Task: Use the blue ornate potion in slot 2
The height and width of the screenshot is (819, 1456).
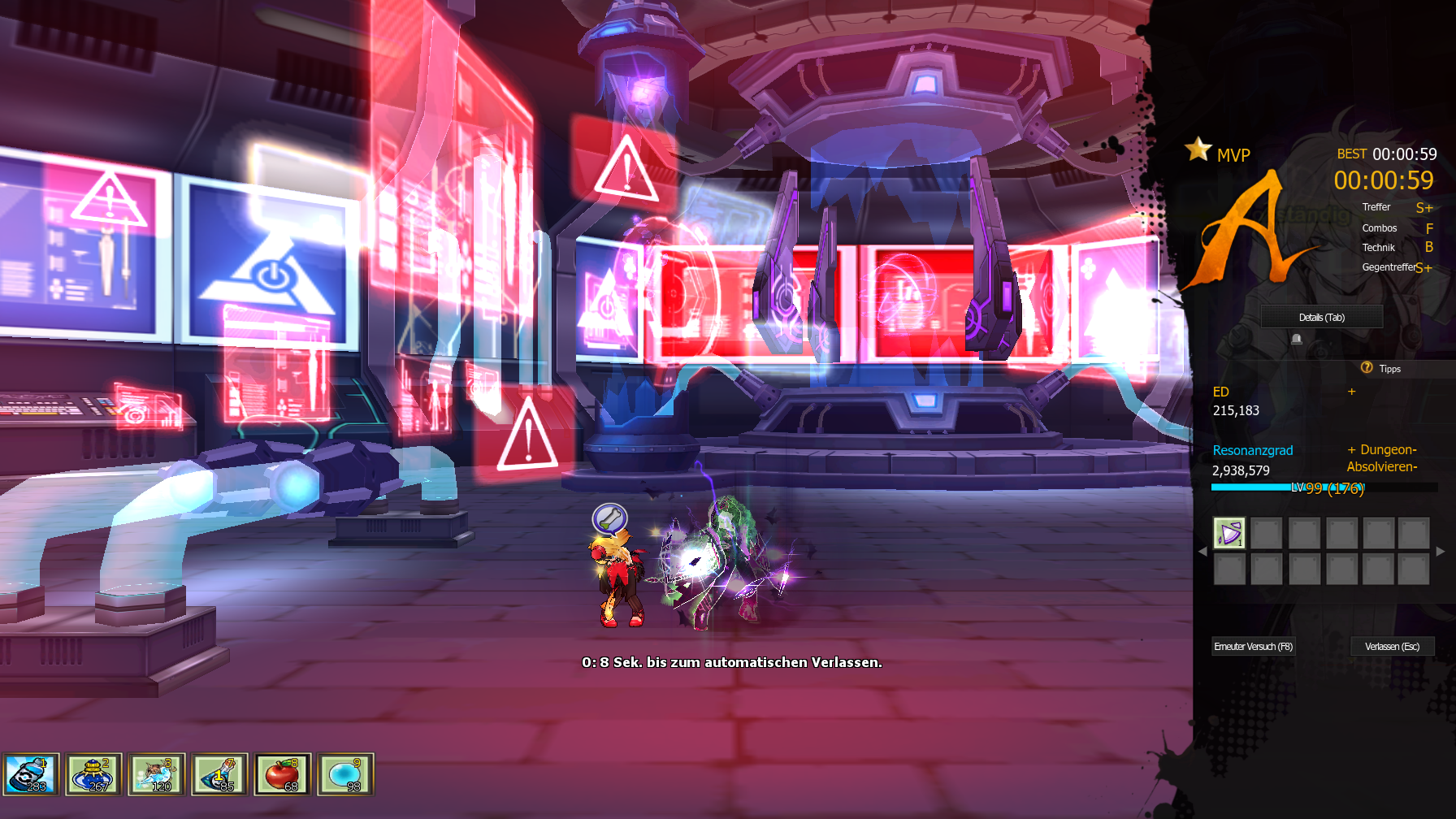Action: (94, 774)
